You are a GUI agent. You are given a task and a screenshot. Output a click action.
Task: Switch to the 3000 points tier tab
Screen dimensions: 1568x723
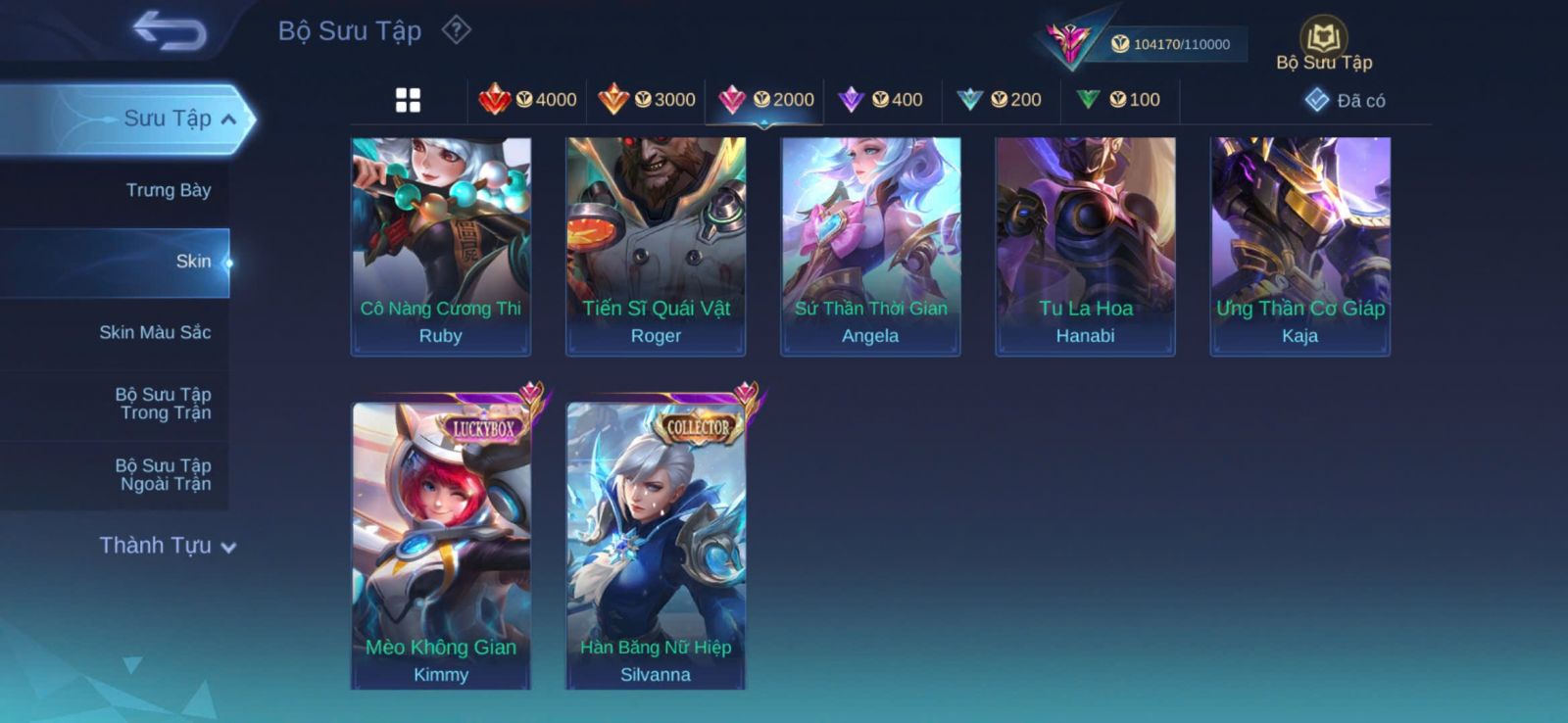coord(647,100)
